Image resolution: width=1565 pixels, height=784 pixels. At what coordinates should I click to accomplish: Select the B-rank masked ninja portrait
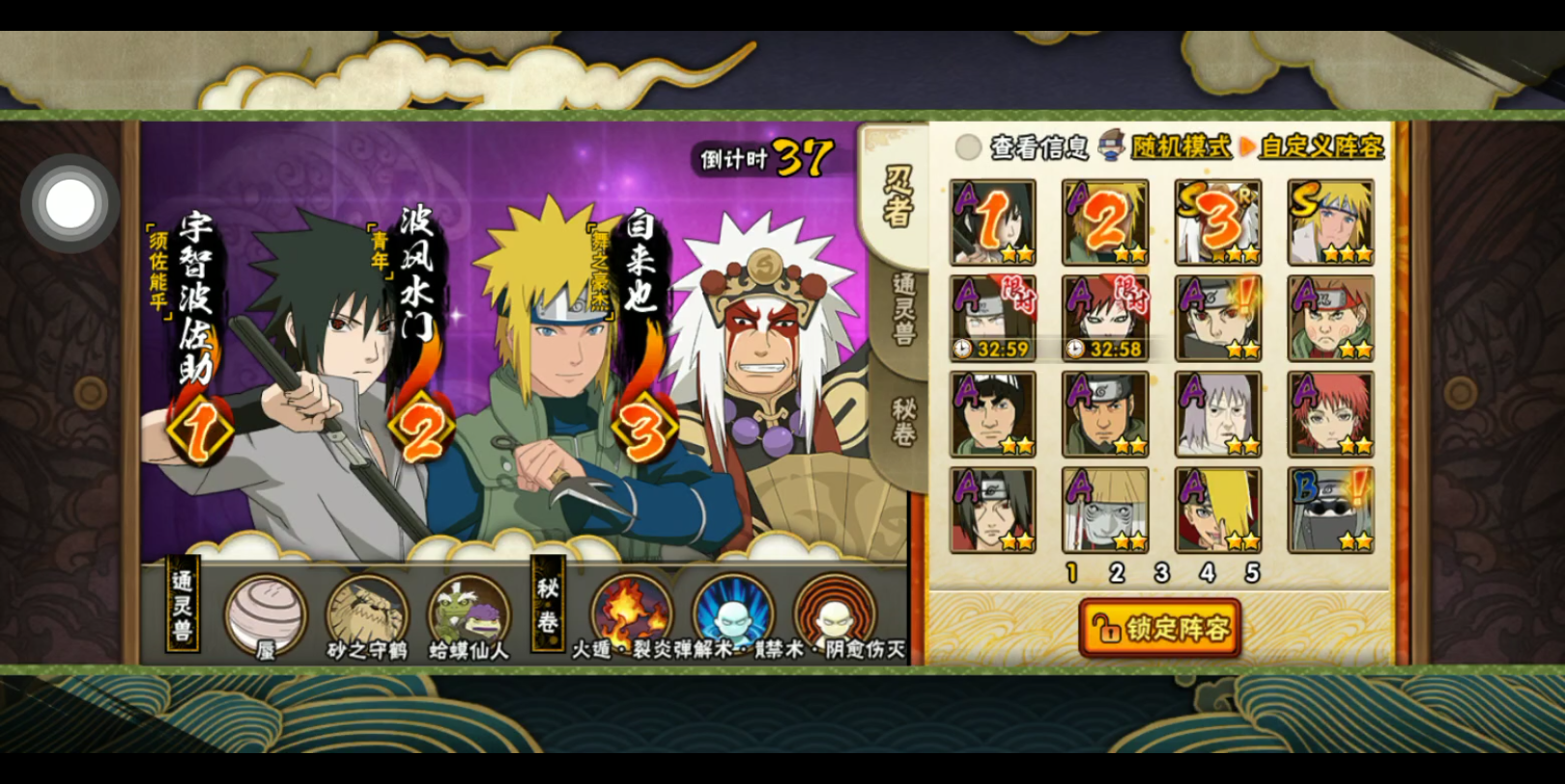tap(1330, 510)
